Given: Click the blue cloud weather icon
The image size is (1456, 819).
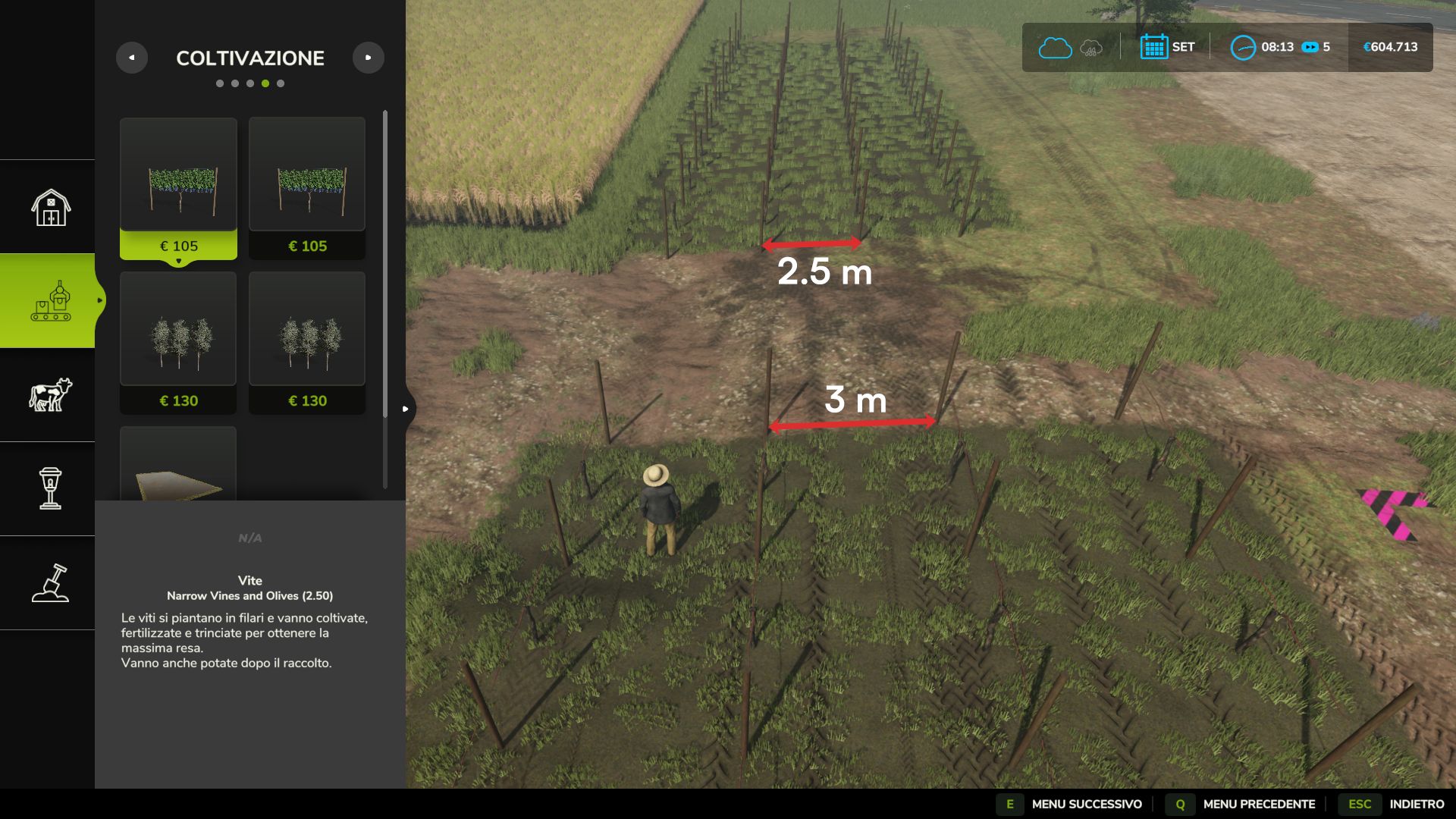Looking at the screenshot, I should point(1054,47).
